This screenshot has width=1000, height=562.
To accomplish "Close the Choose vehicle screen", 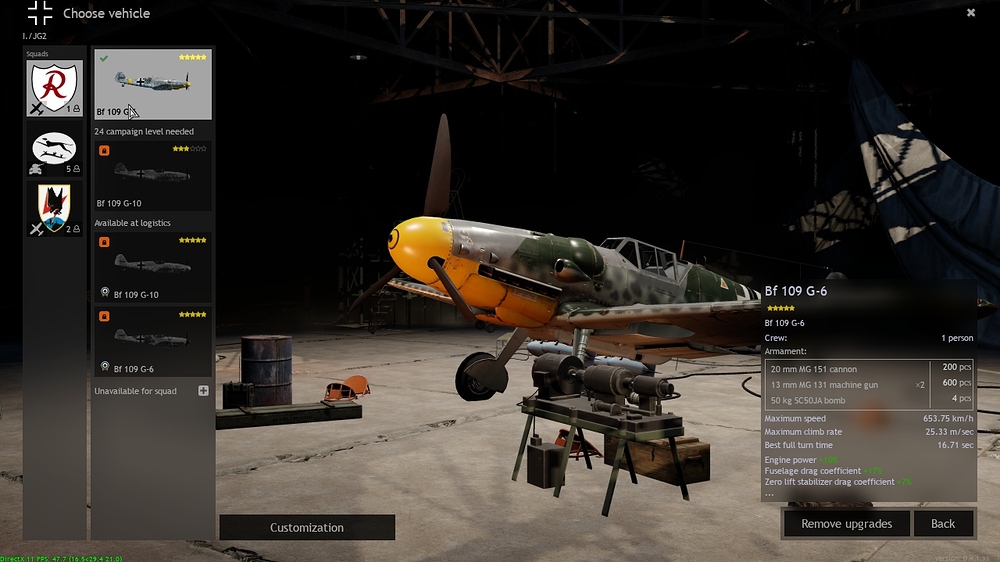I will 970,13.
